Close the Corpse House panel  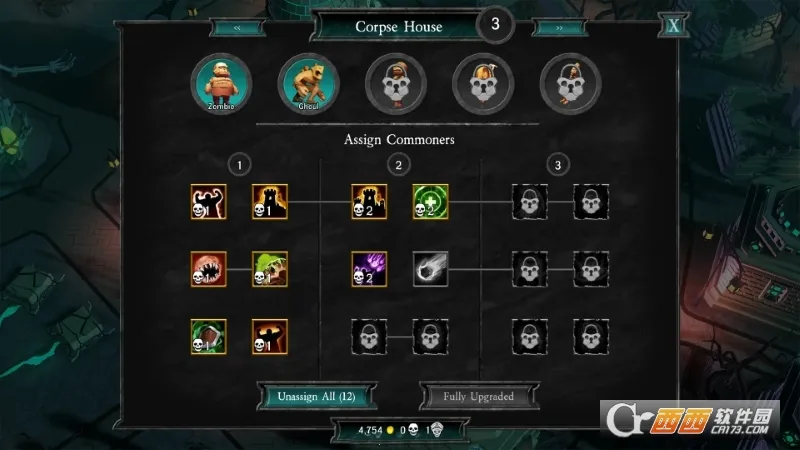pos(674,26)
